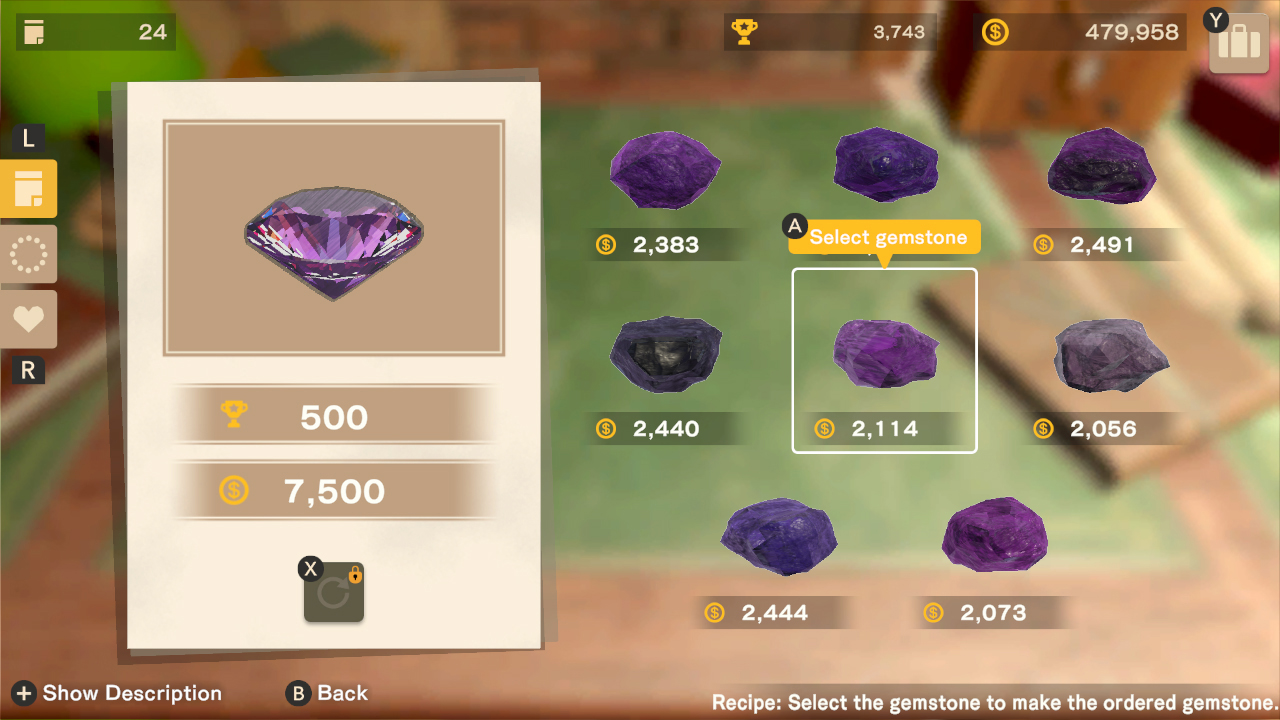Click the coin icon beside 479,958

coord(993,31)
